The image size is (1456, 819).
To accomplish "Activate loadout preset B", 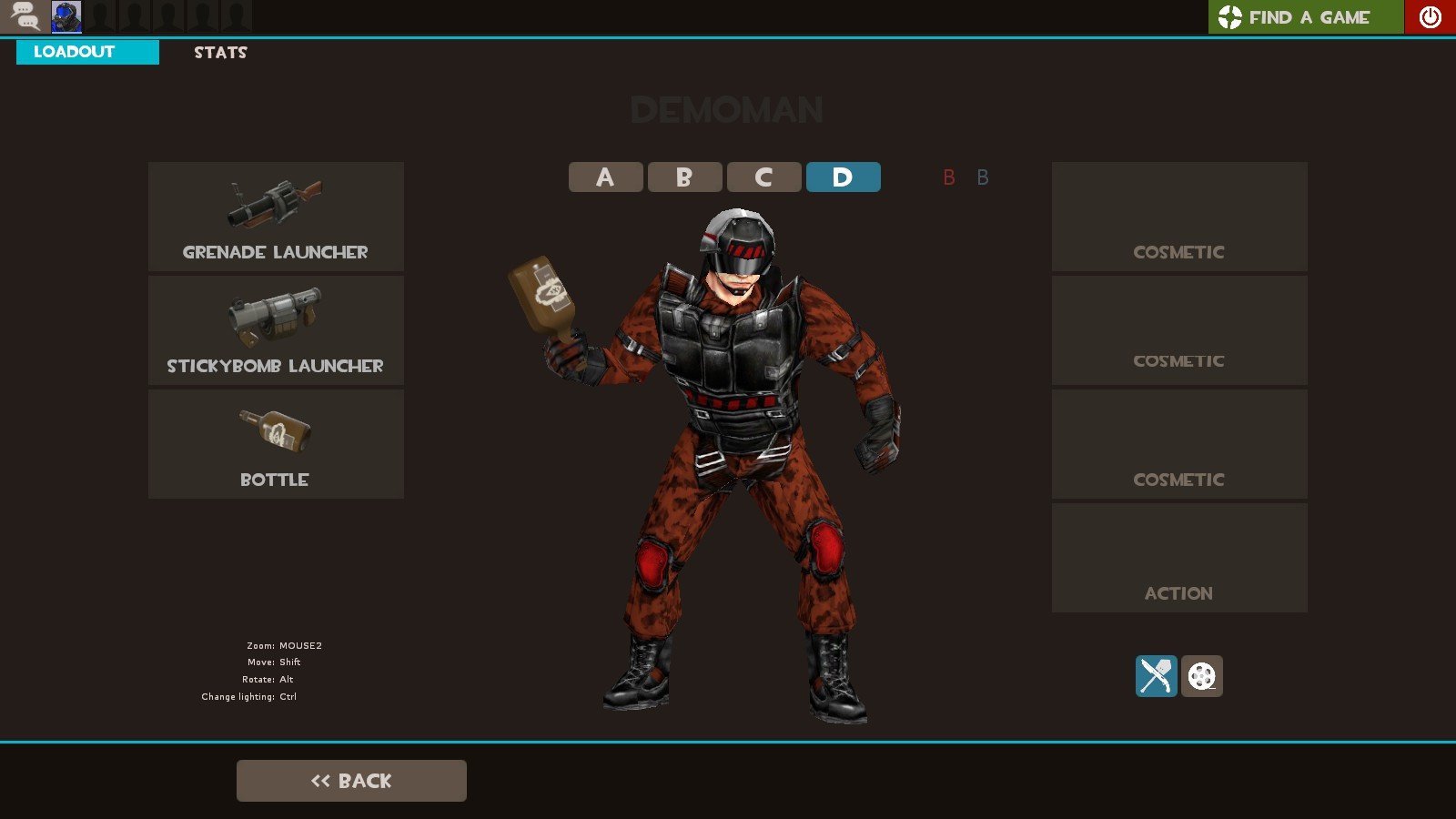I will click(684, 177).
